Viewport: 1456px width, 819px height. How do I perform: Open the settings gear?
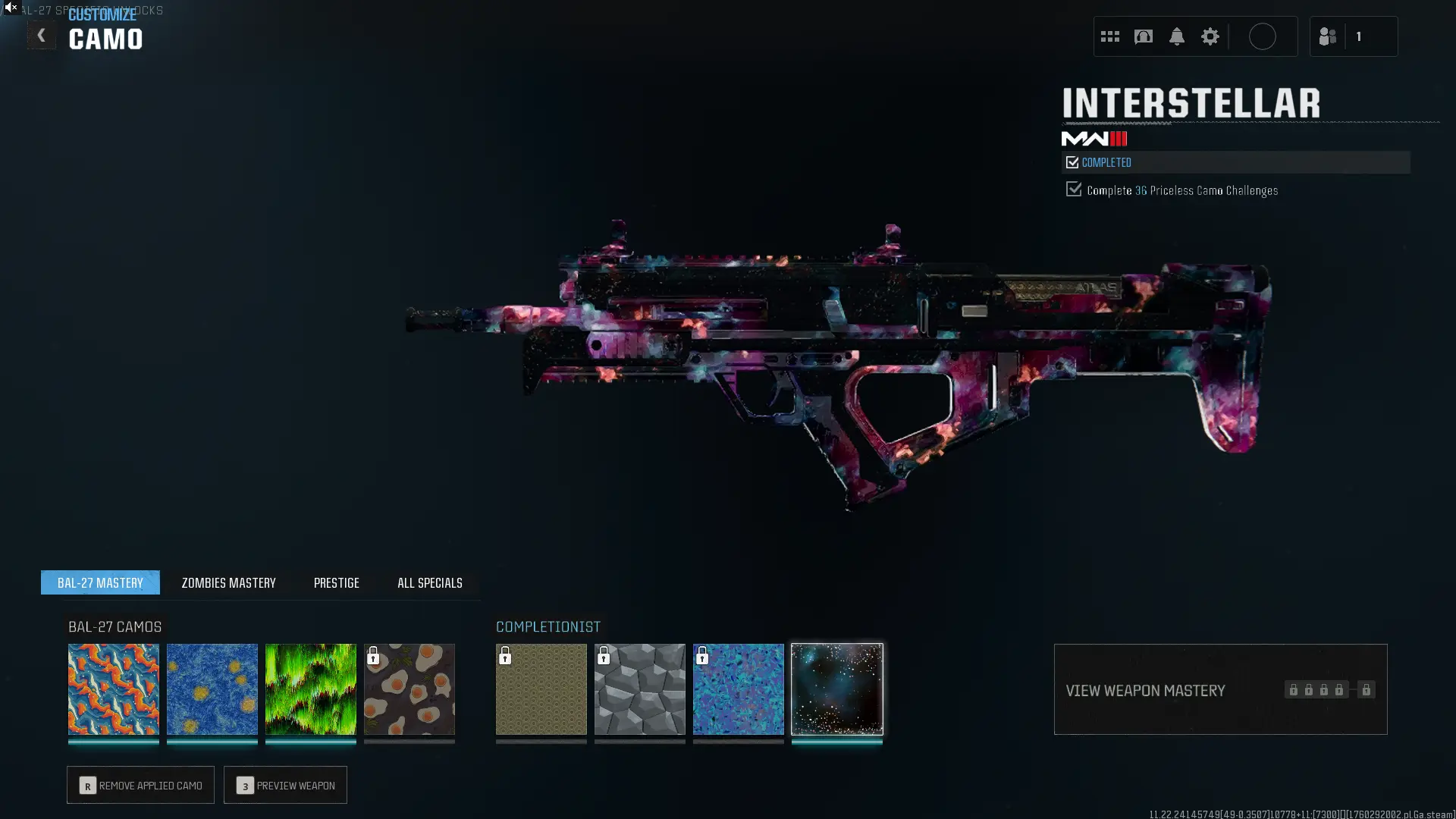click(1210, 36)
